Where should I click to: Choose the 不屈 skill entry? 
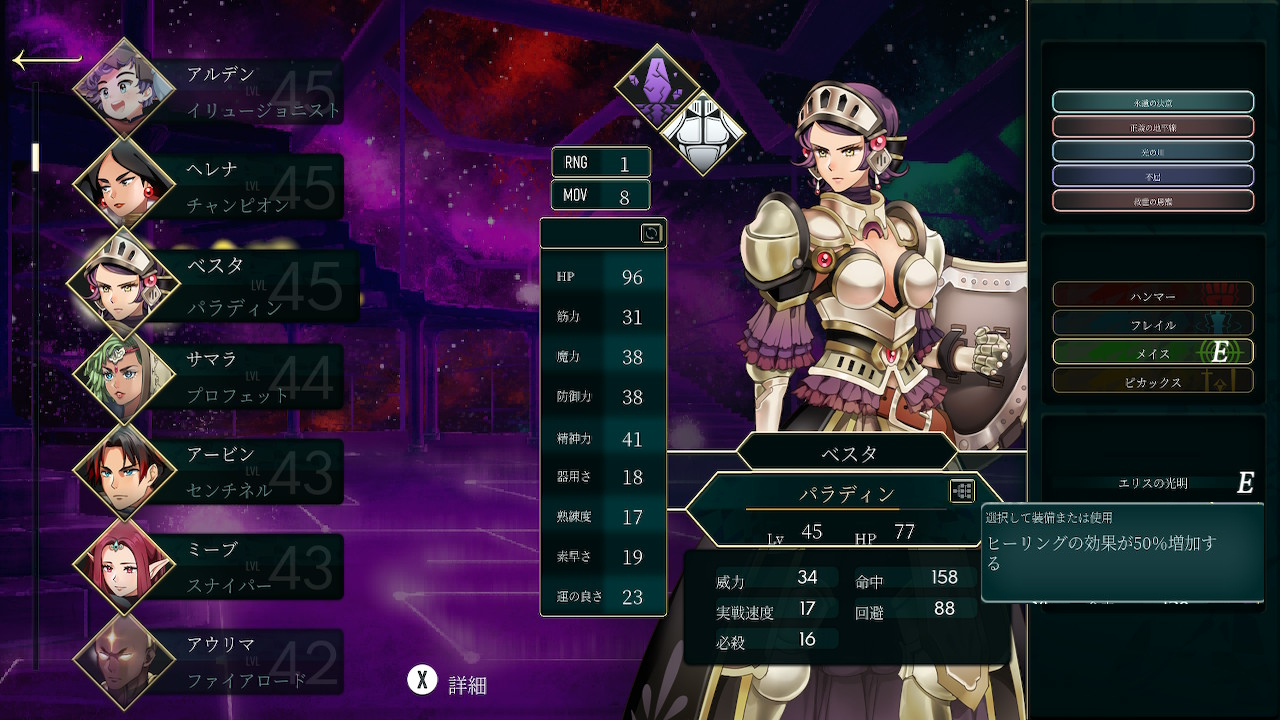1152,176
